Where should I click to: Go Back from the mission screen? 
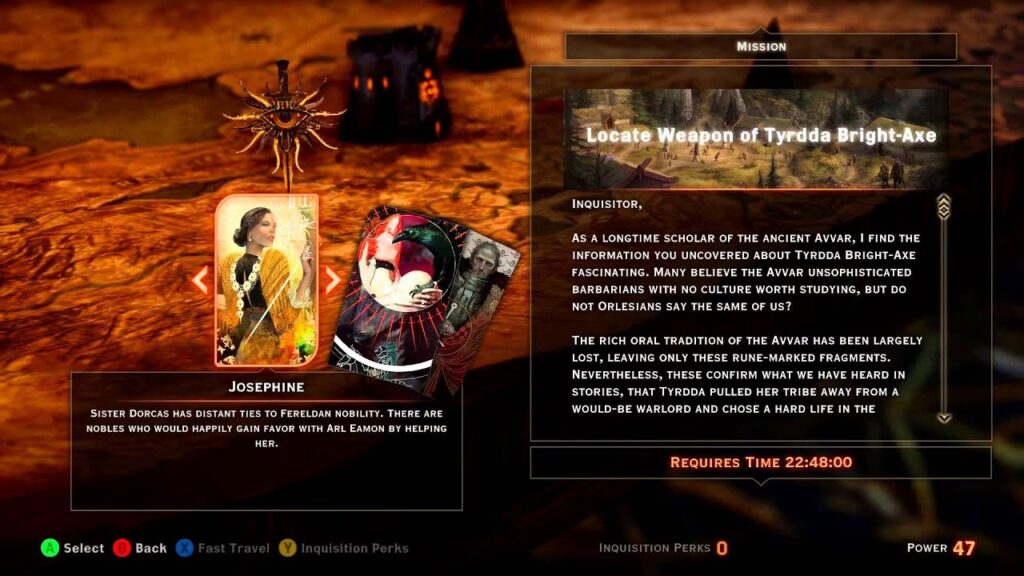point(140,548)
